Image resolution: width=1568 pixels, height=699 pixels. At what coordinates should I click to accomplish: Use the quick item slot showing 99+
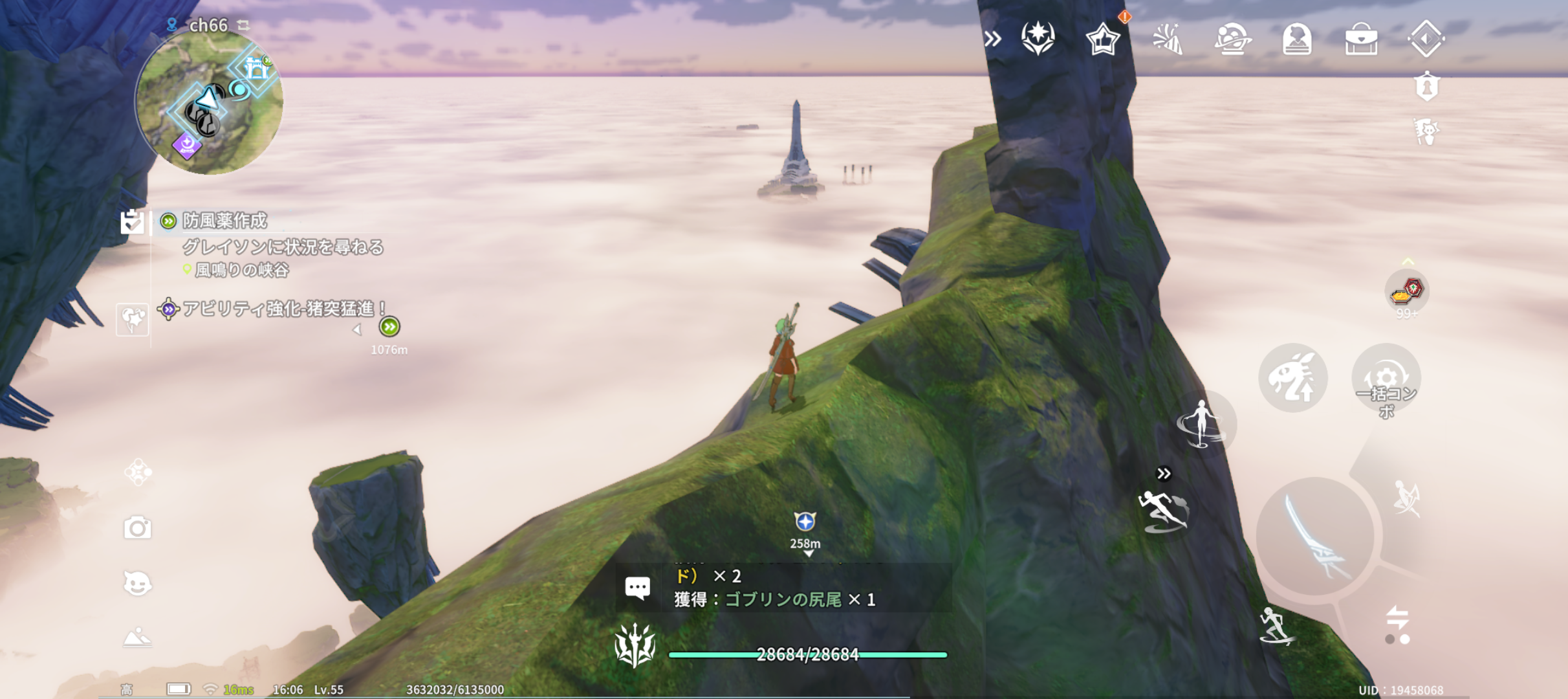pos(1407,291)
